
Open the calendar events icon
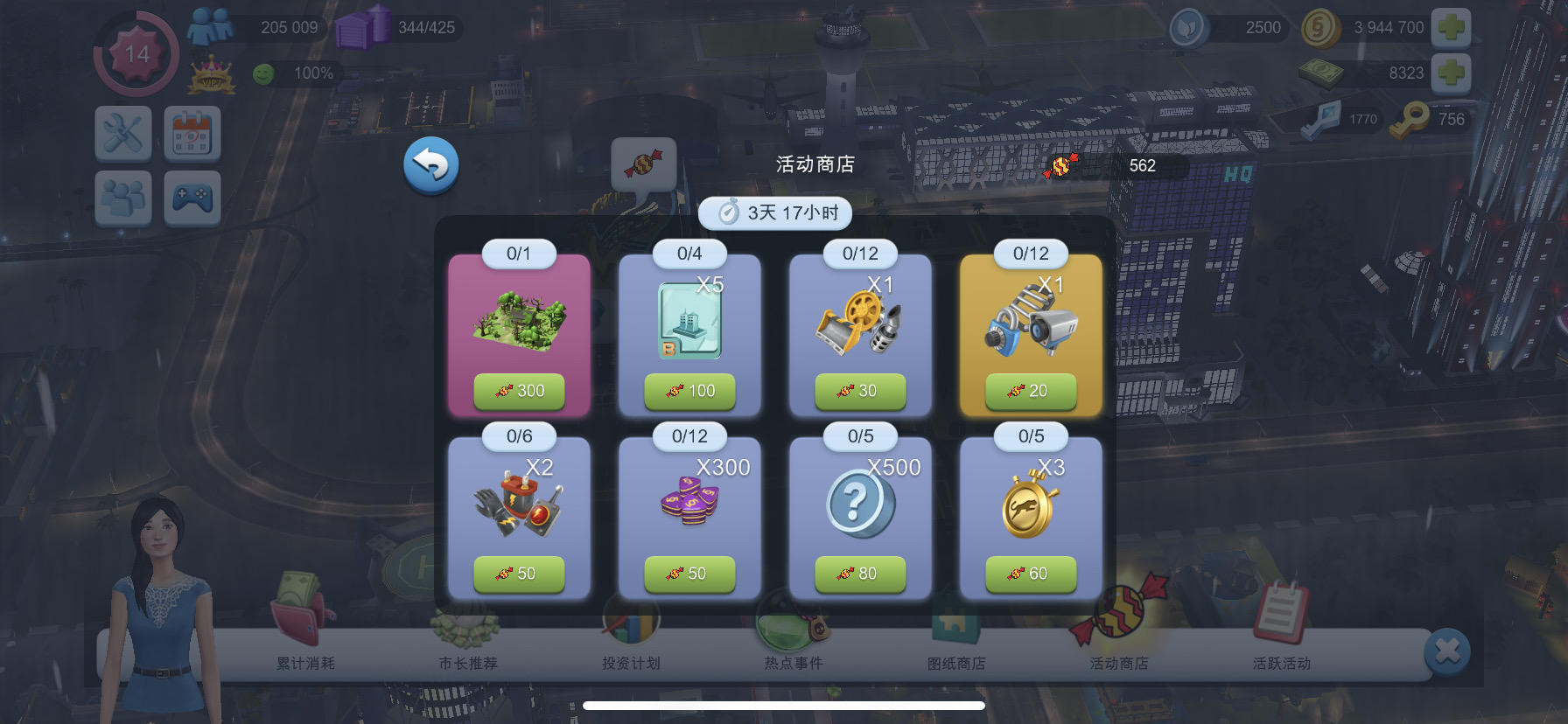(x=192, y=134)
